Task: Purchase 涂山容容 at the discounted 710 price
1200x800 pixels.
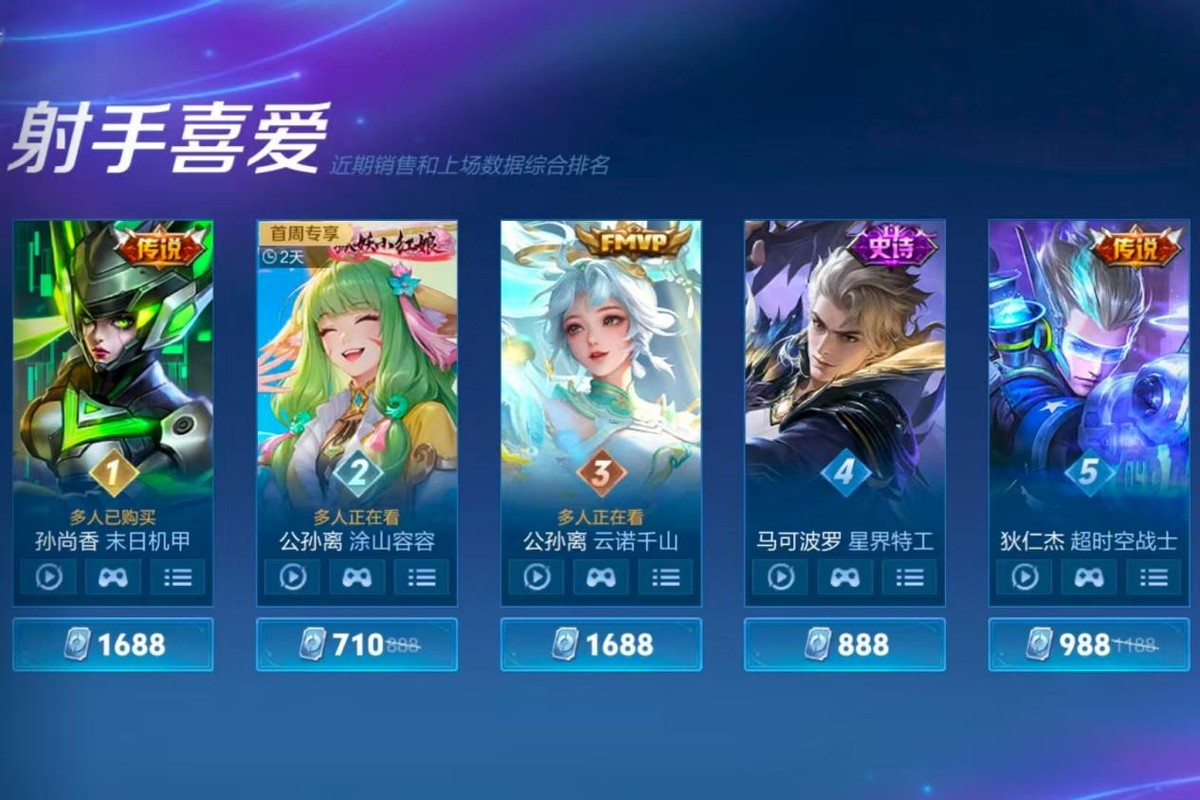Action: (x=357, y=645)
